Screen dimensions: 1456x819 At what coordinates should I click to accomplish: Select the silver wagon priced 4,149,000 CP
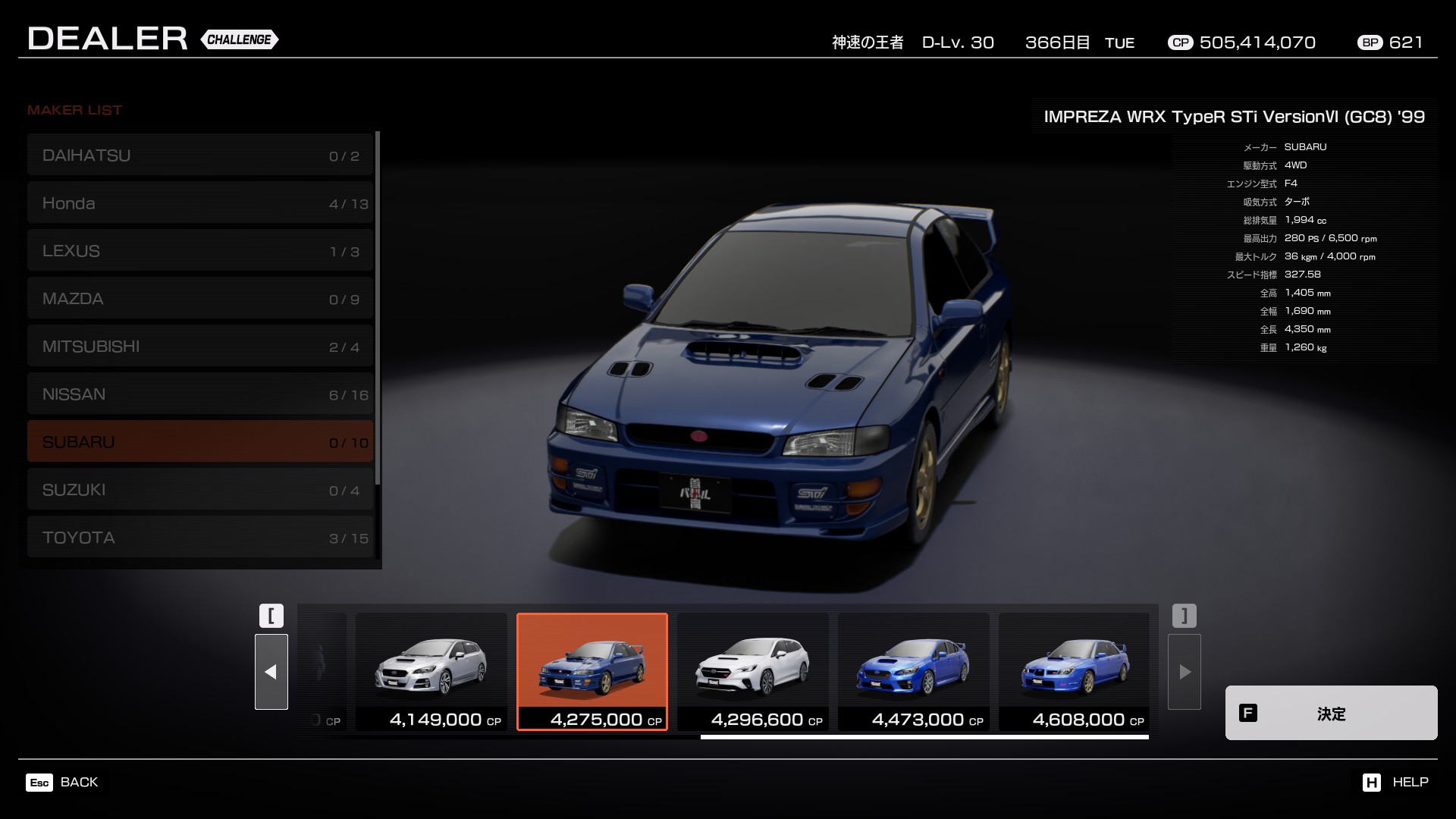pyautogui.click(x=431, y=672)
